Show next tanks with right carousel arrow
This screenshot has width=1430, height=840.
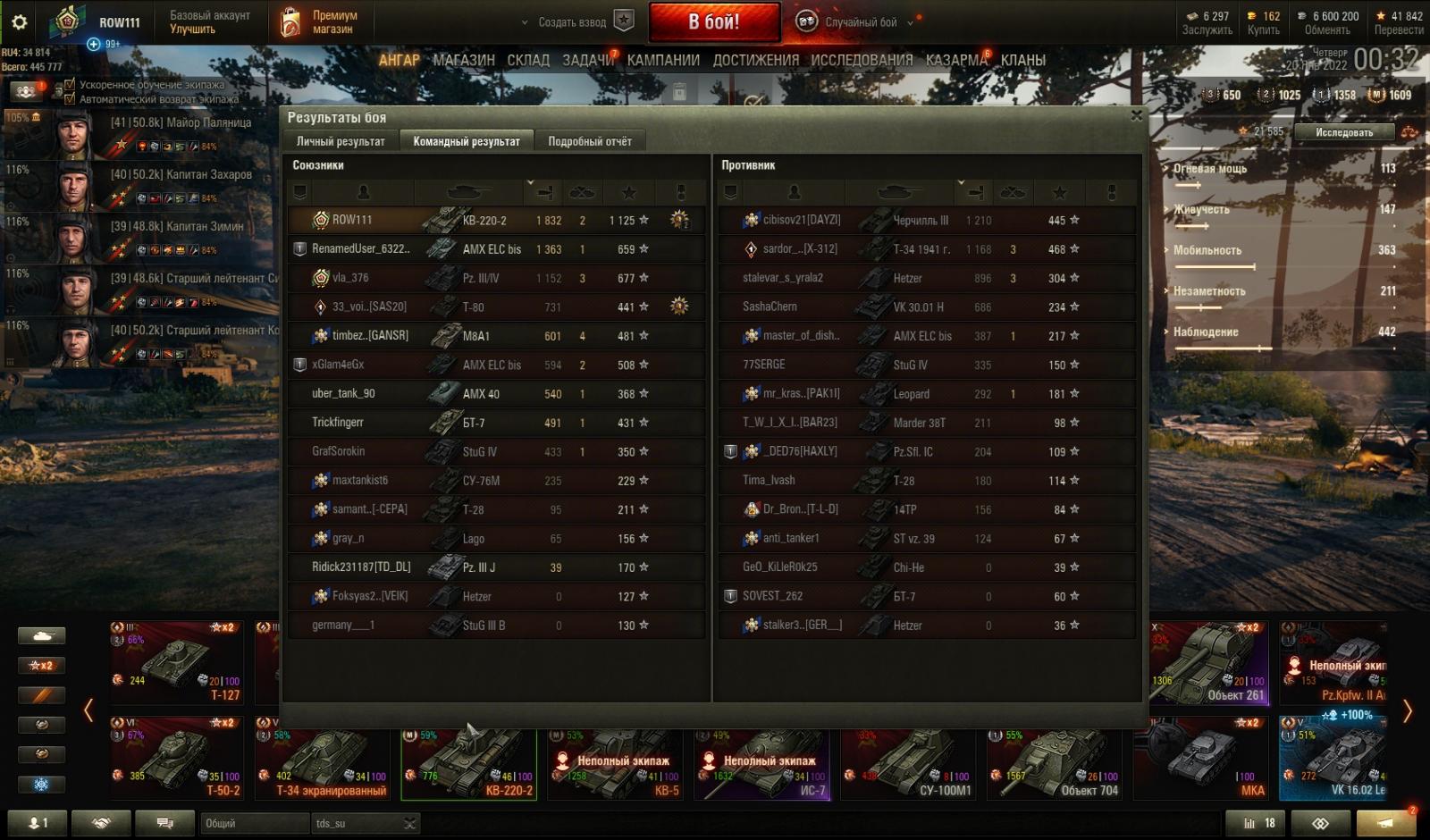(x=1407, y=711)
